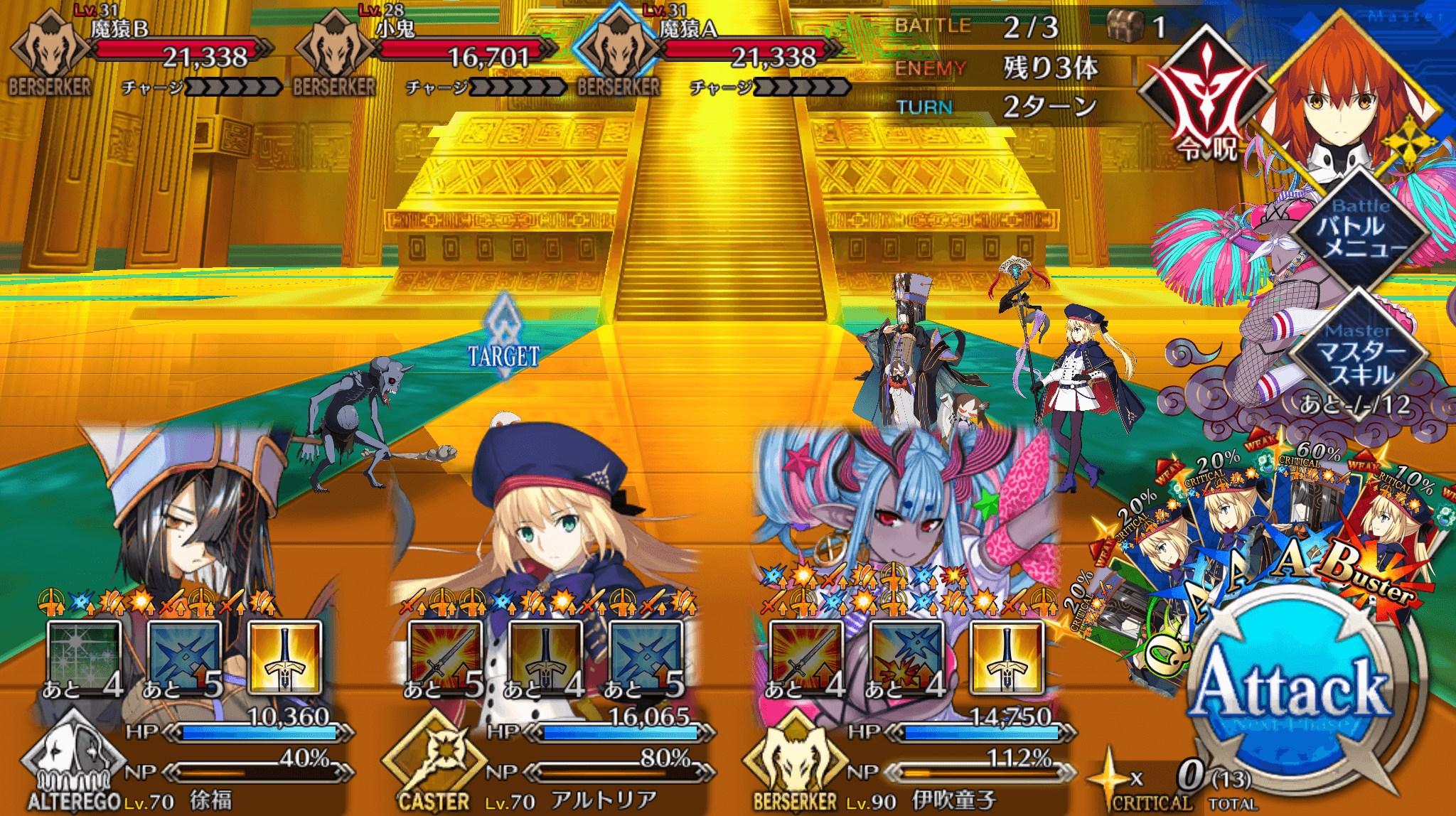Image resolution: width=1456 pixels, height=816 pixels.
Task: Open the Battle Menu
Action: tap(1359, 227)
